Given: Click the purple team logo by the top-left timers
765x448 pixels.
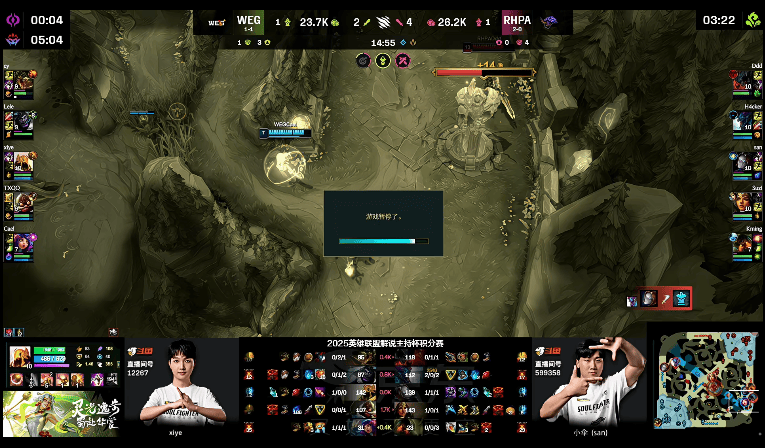Looking at the screenshot, I should [x=14, y=20].
